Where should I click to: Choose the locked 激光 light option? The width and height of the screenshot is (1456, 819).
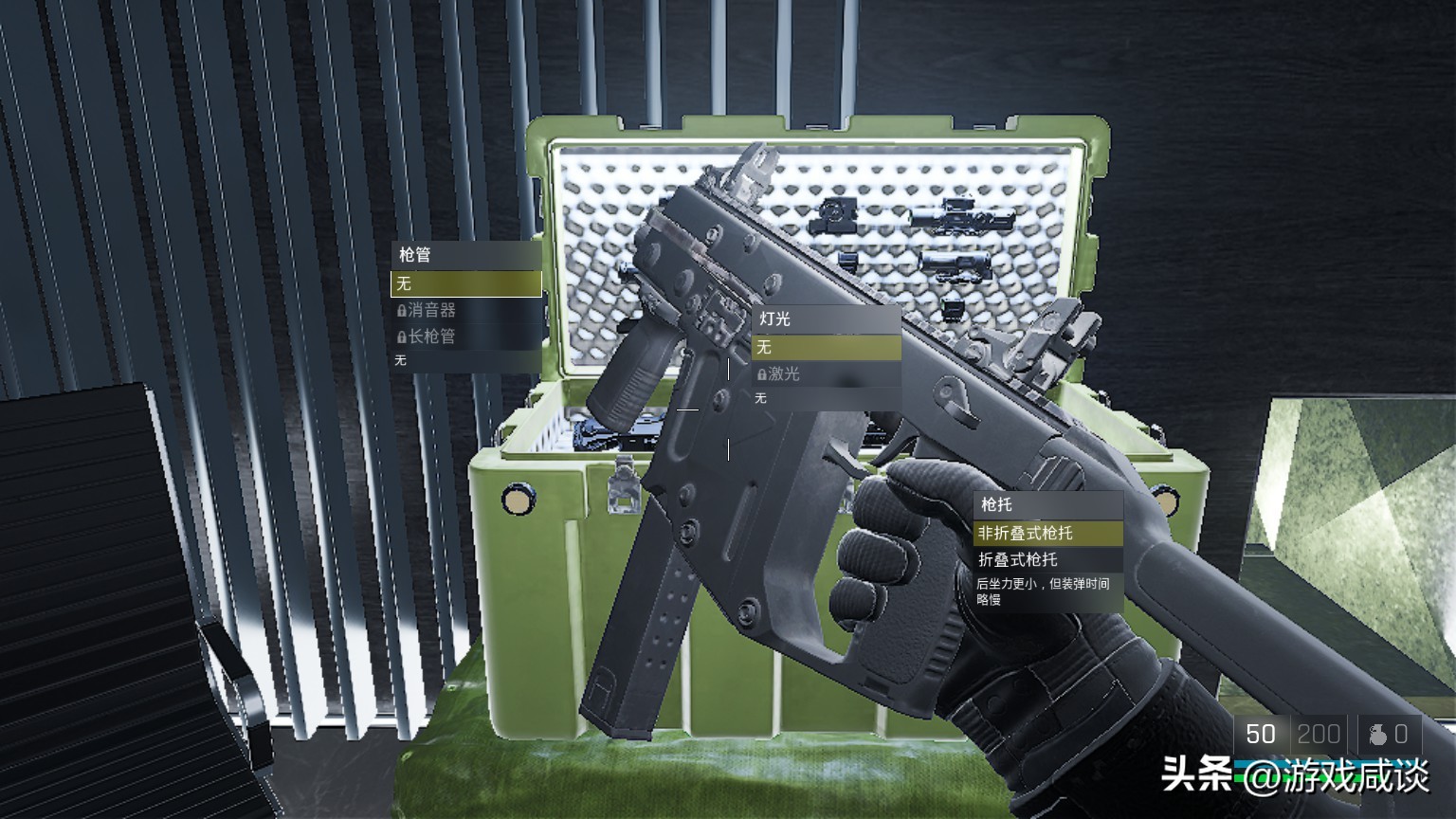coord(825,374)
